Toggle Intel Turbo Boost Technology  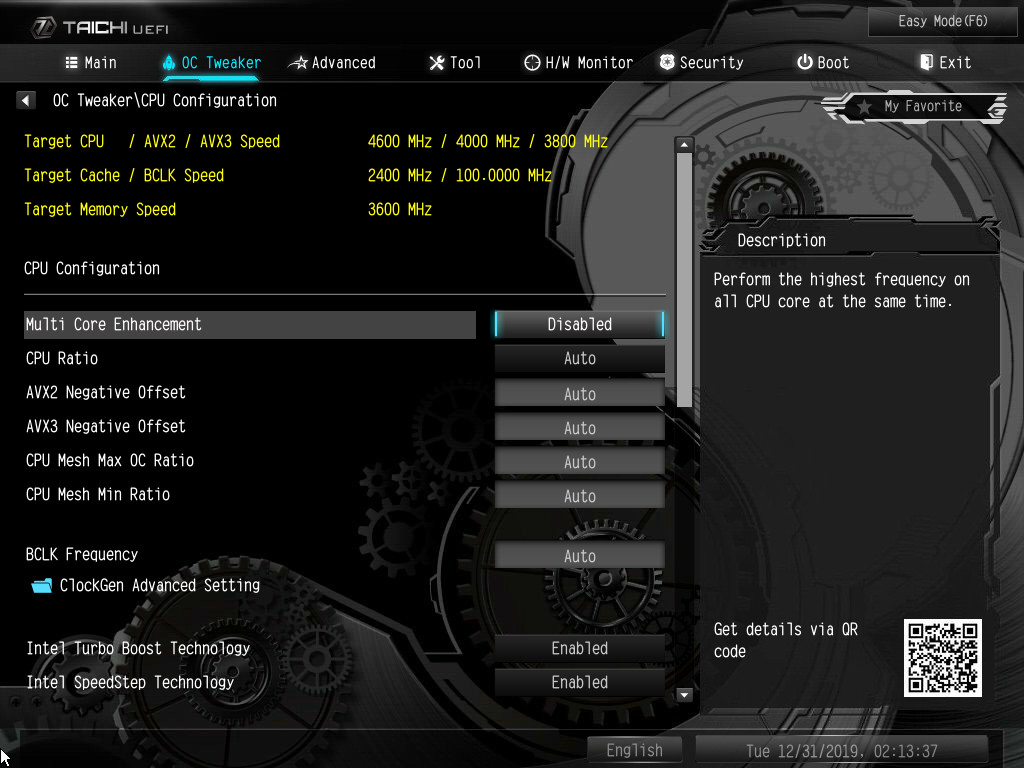click(579, 648)
